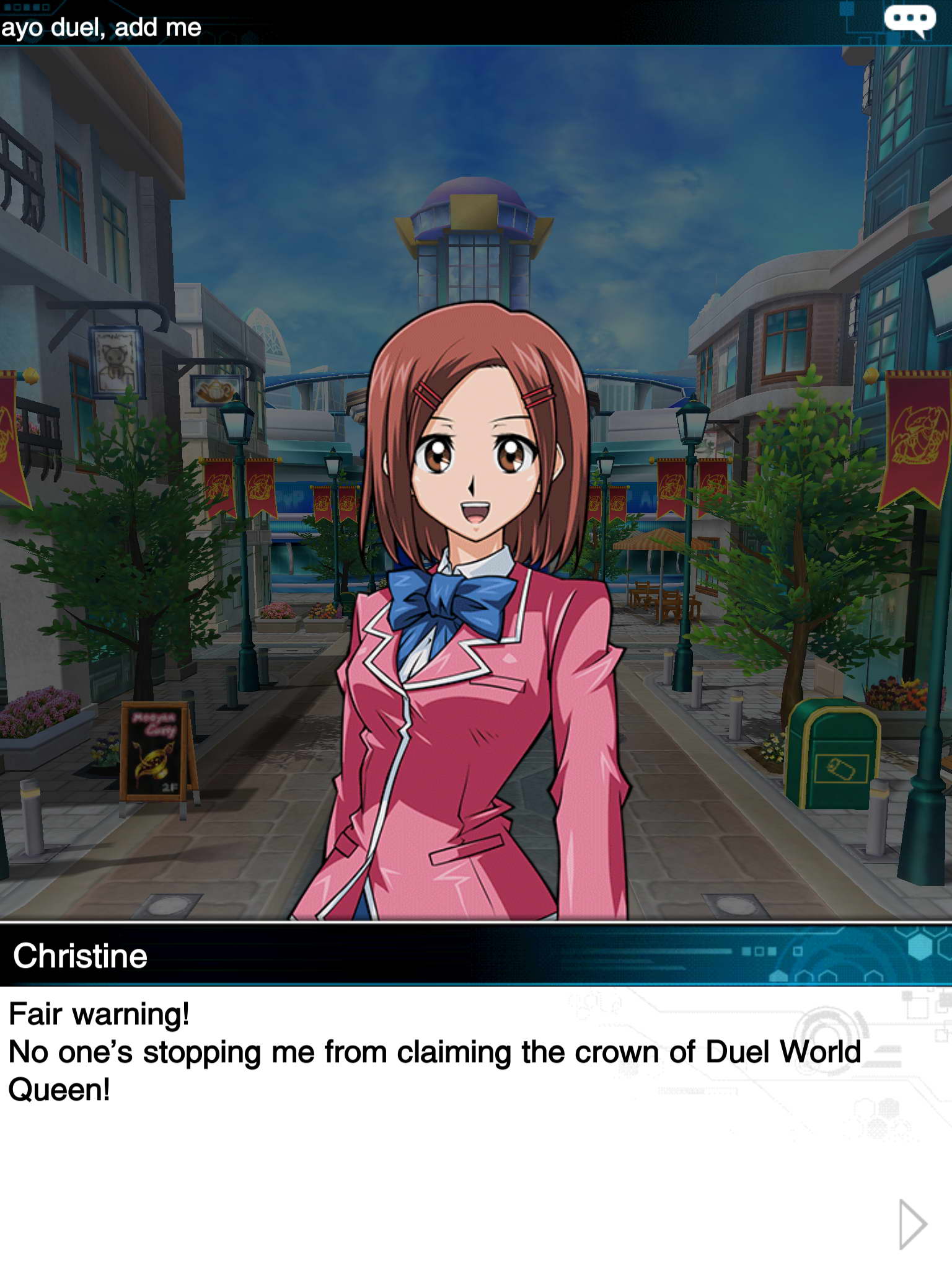Advance dialogue with the arrow button

(x=912, y=1224)
